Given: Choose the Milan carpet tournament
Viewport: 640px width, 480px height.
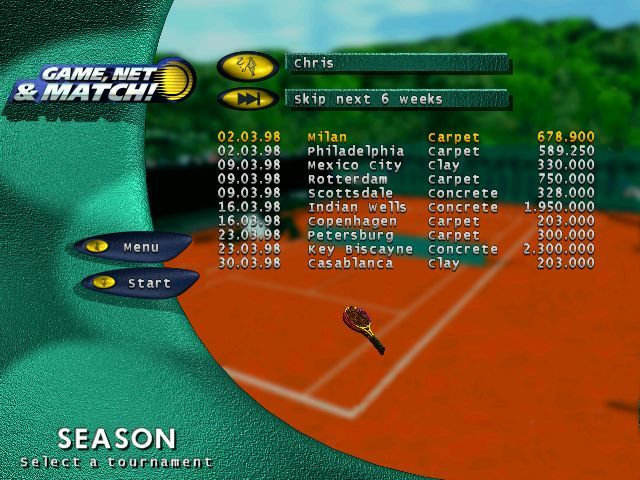Looking at the screenshot, I should click(405, 137).
